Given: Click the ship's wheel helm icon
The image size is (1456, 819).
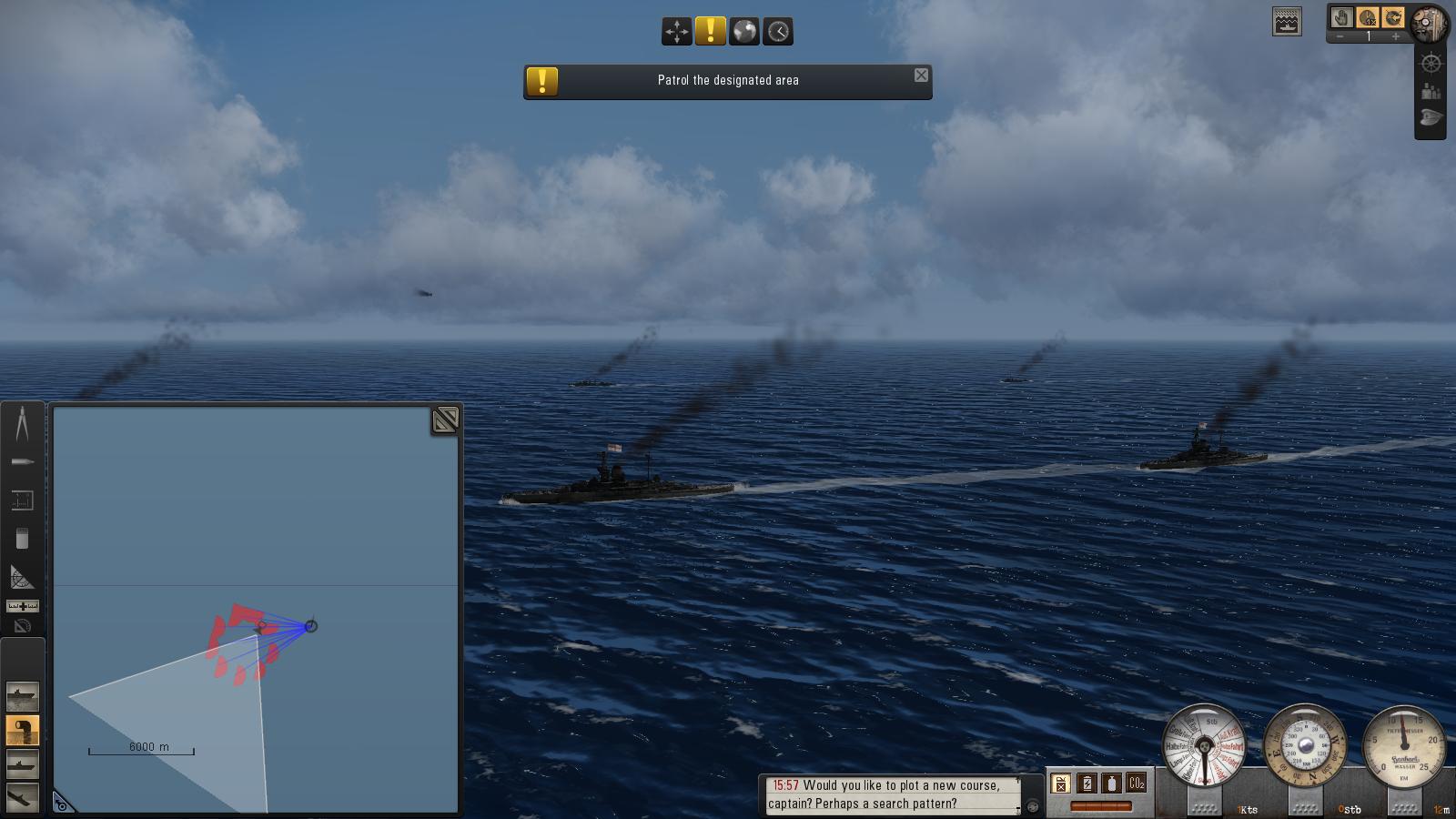Looking at the screenshot, I should pos(1431,64).
